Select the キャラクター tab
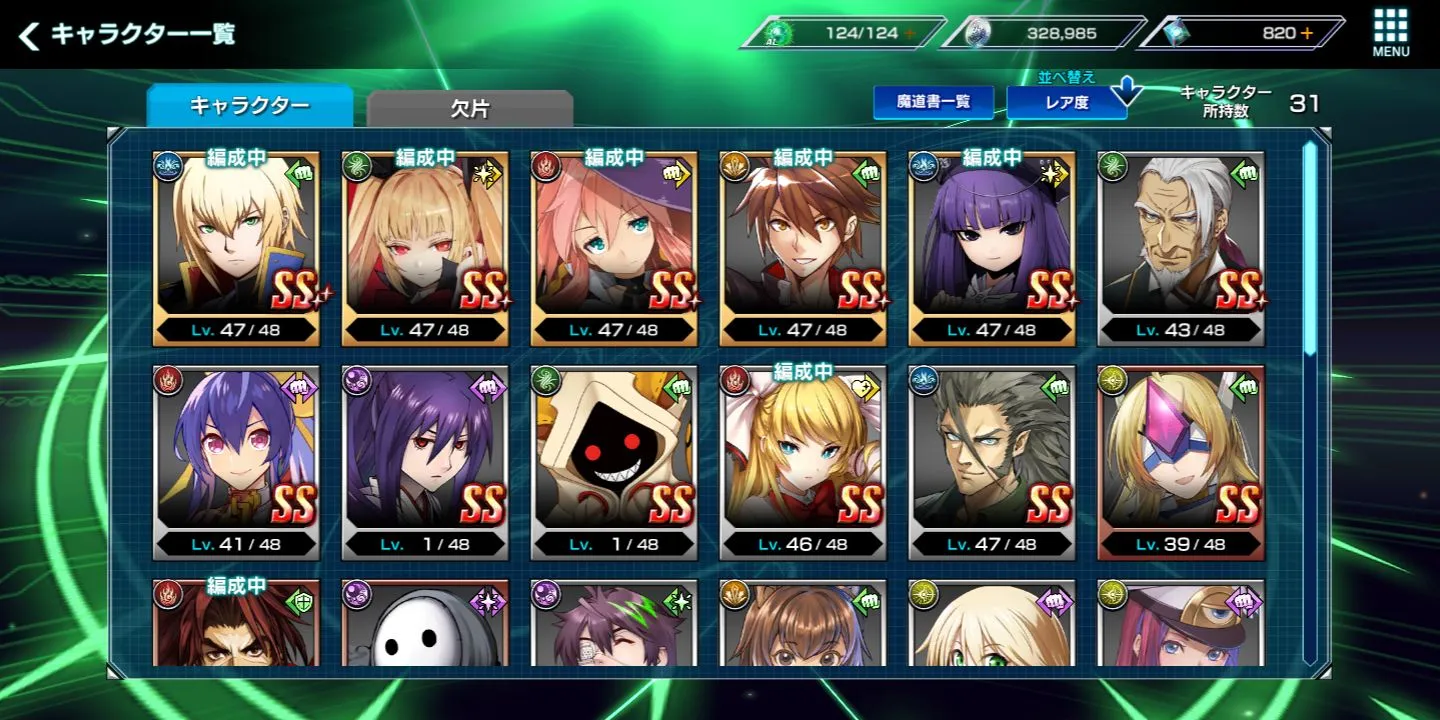The height and width of the screenshot is (720, 1440). pyautogui.click(x=249, y=106)
